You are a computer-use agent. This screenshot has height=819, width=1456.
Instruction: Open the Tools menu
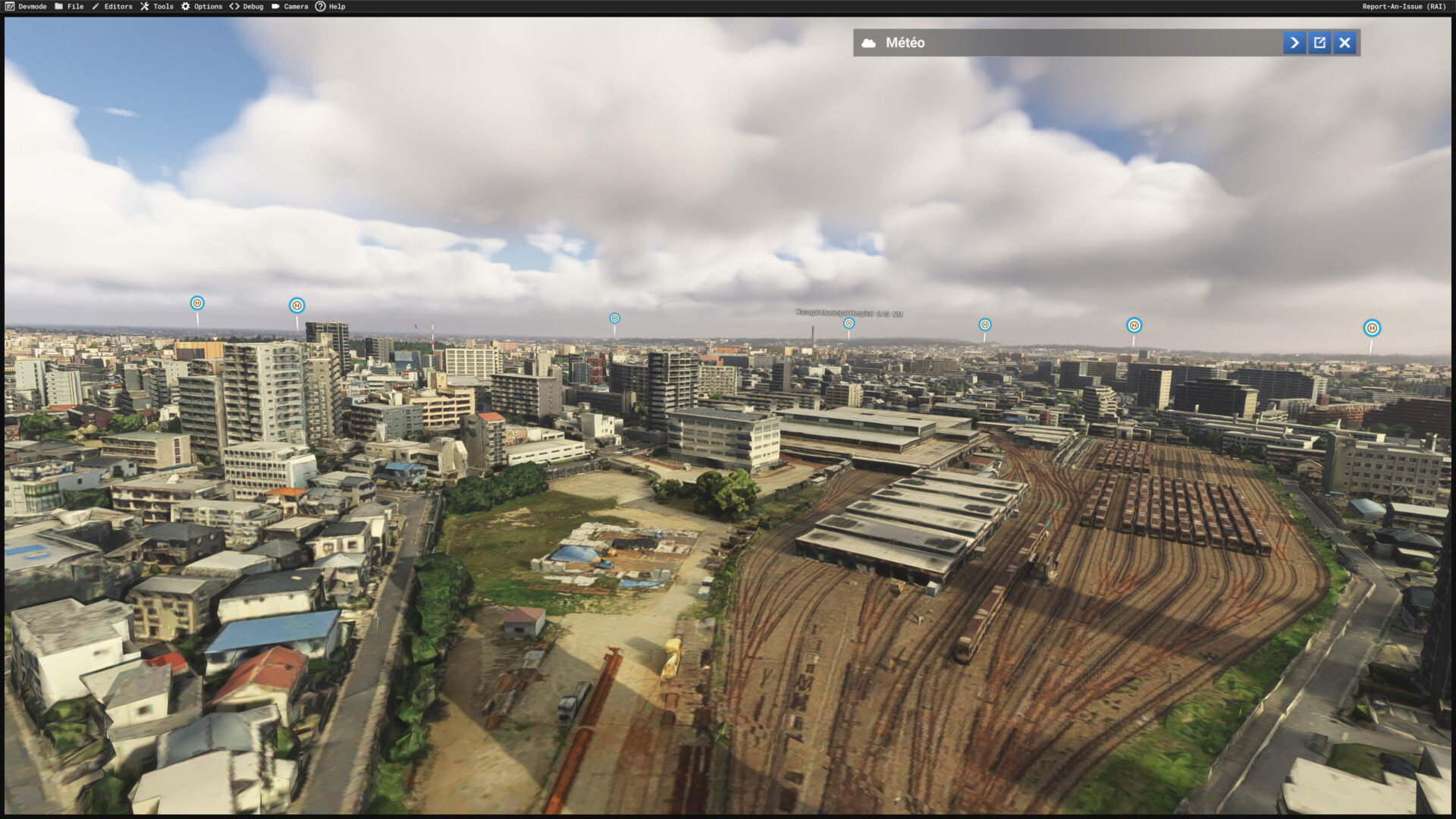tap(157, 6)
